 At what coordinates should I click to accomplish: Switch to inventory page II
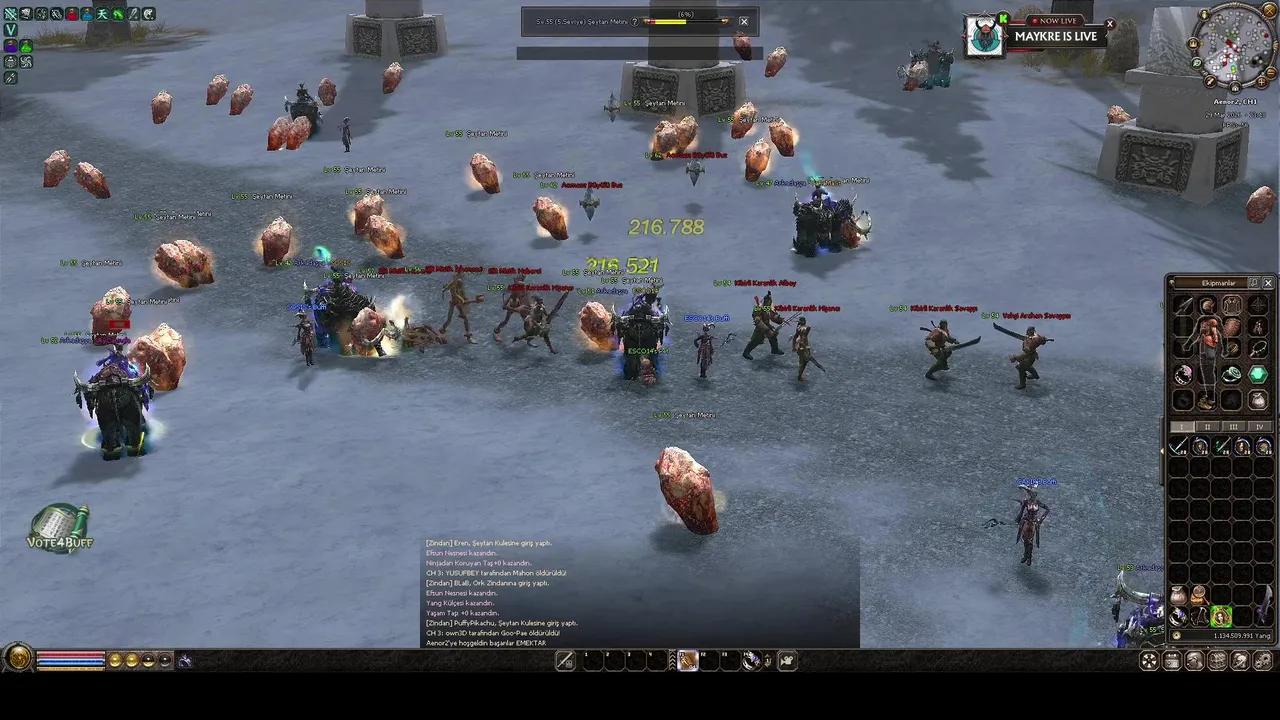1209,427
